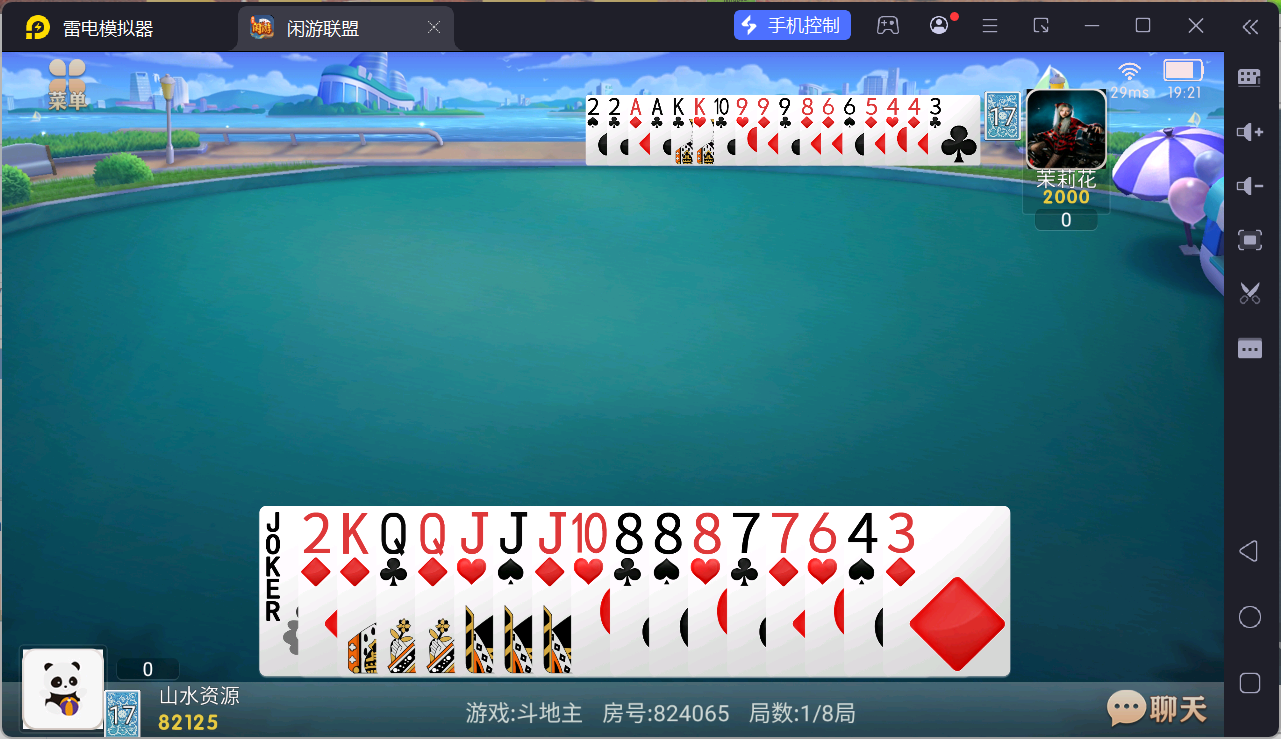Increase emulator volume with sidebar icon
The width and height of the screenshot is (1281, 739).
click(1249, 131)
